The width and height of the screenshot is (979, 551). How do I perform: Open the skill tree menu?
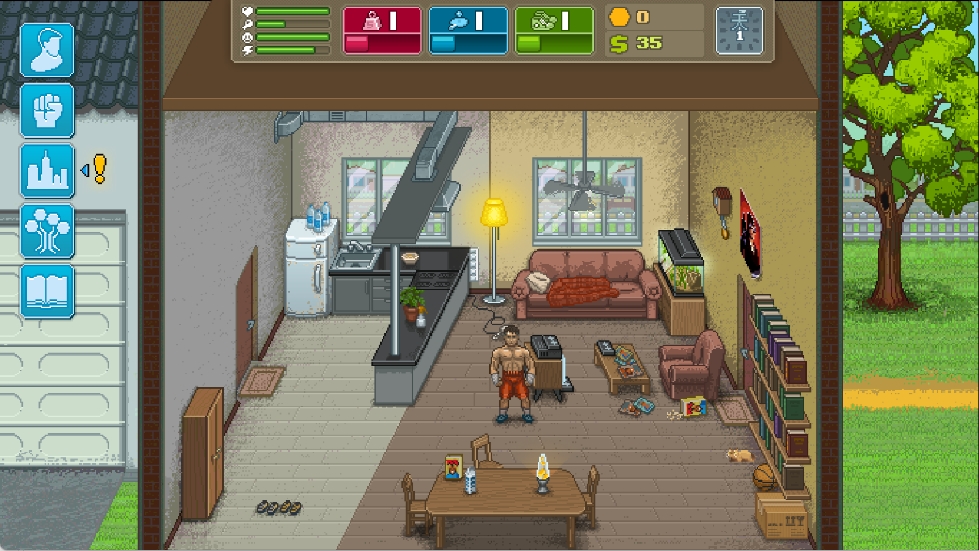pos(47,231)
